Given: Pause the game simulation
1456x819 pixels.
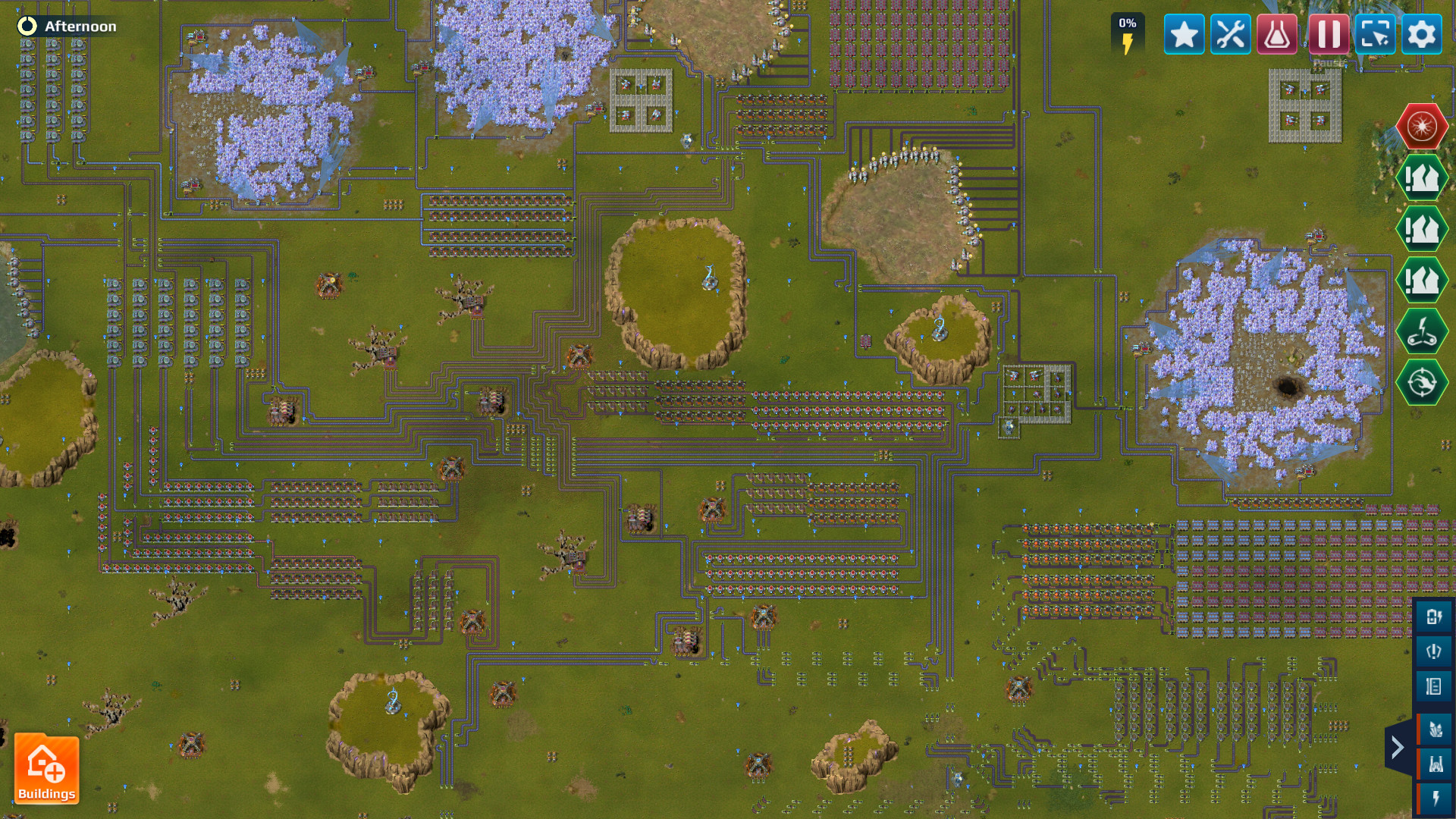Looking at the screenshot, I should (x=1327, y=33).
